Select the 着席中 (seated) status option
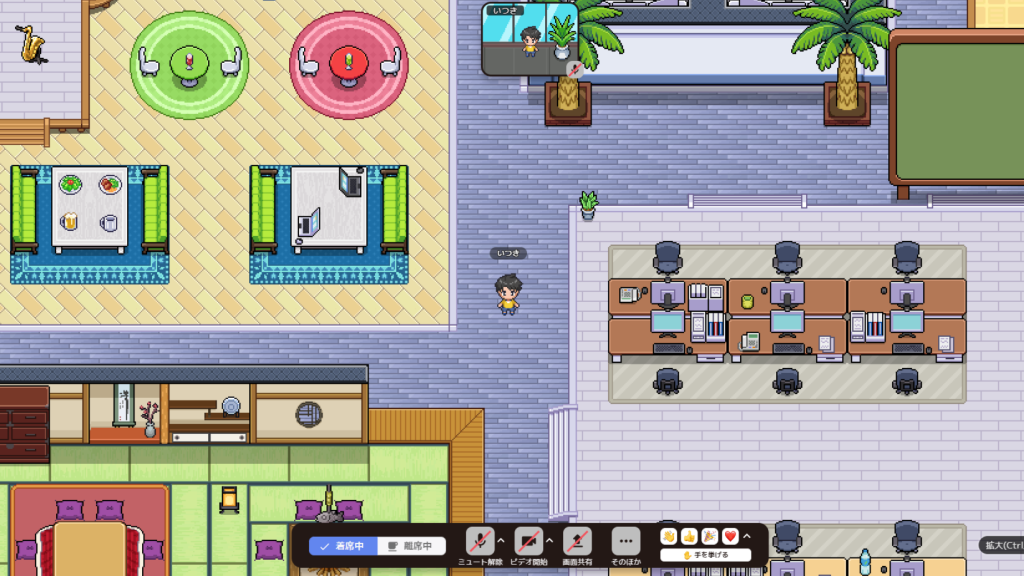The image size is (1024, 576). point(343,546)
